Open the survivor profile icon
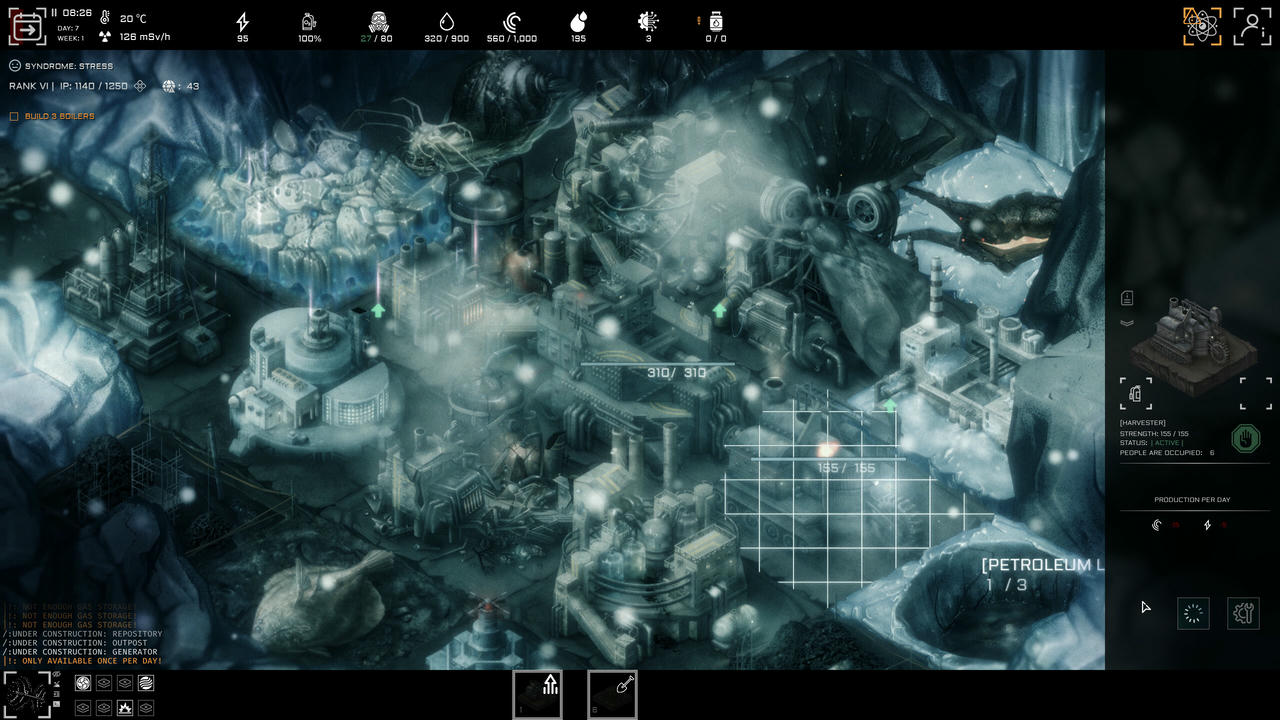1280x720 pixels. pyautogui.click(x=1251, y=26)
